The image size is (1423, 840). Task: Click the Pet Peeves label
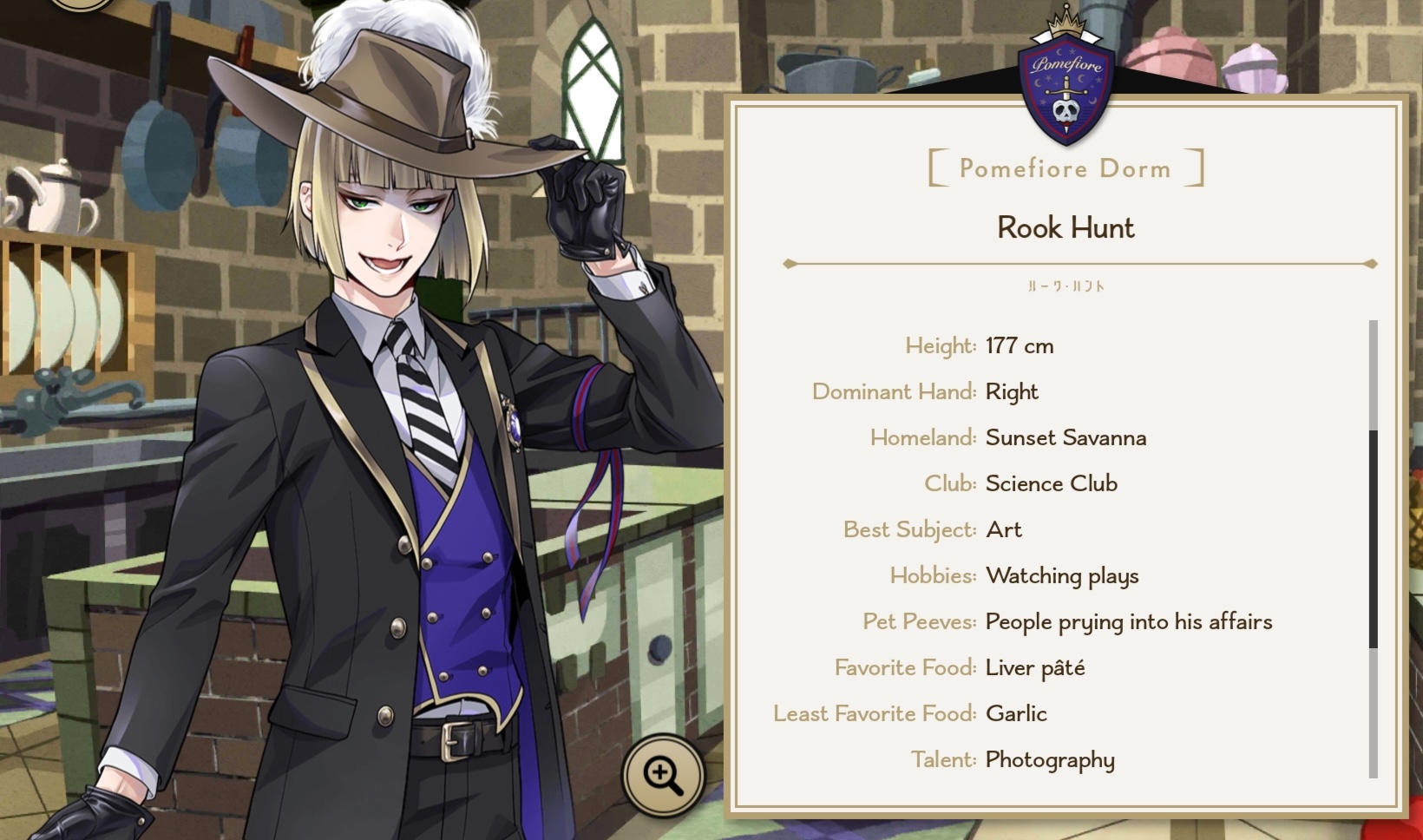pyautogui.click(x=918, y=621)
